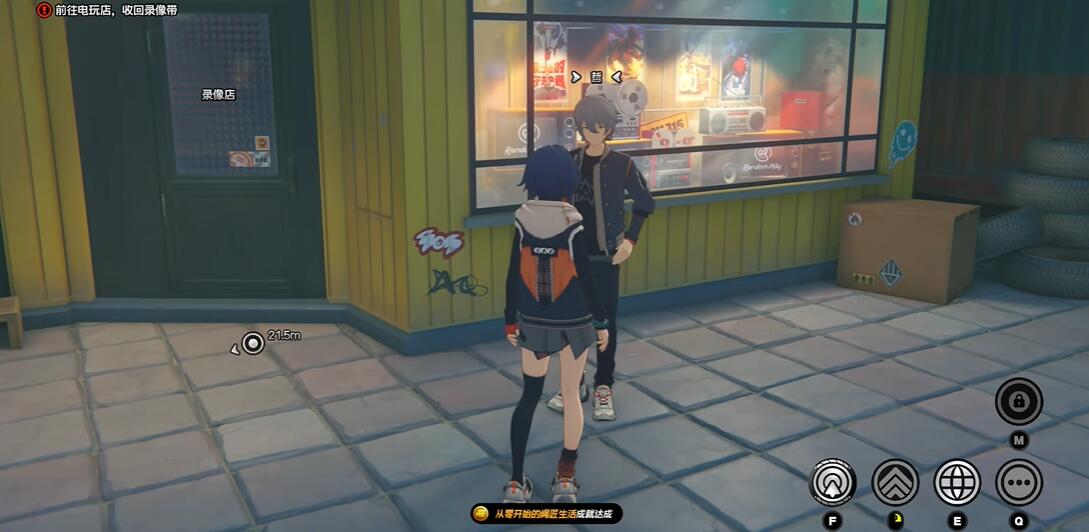1089x532 pixels.
Task: Open the globe network icon
Action: (x=957, y=483)
